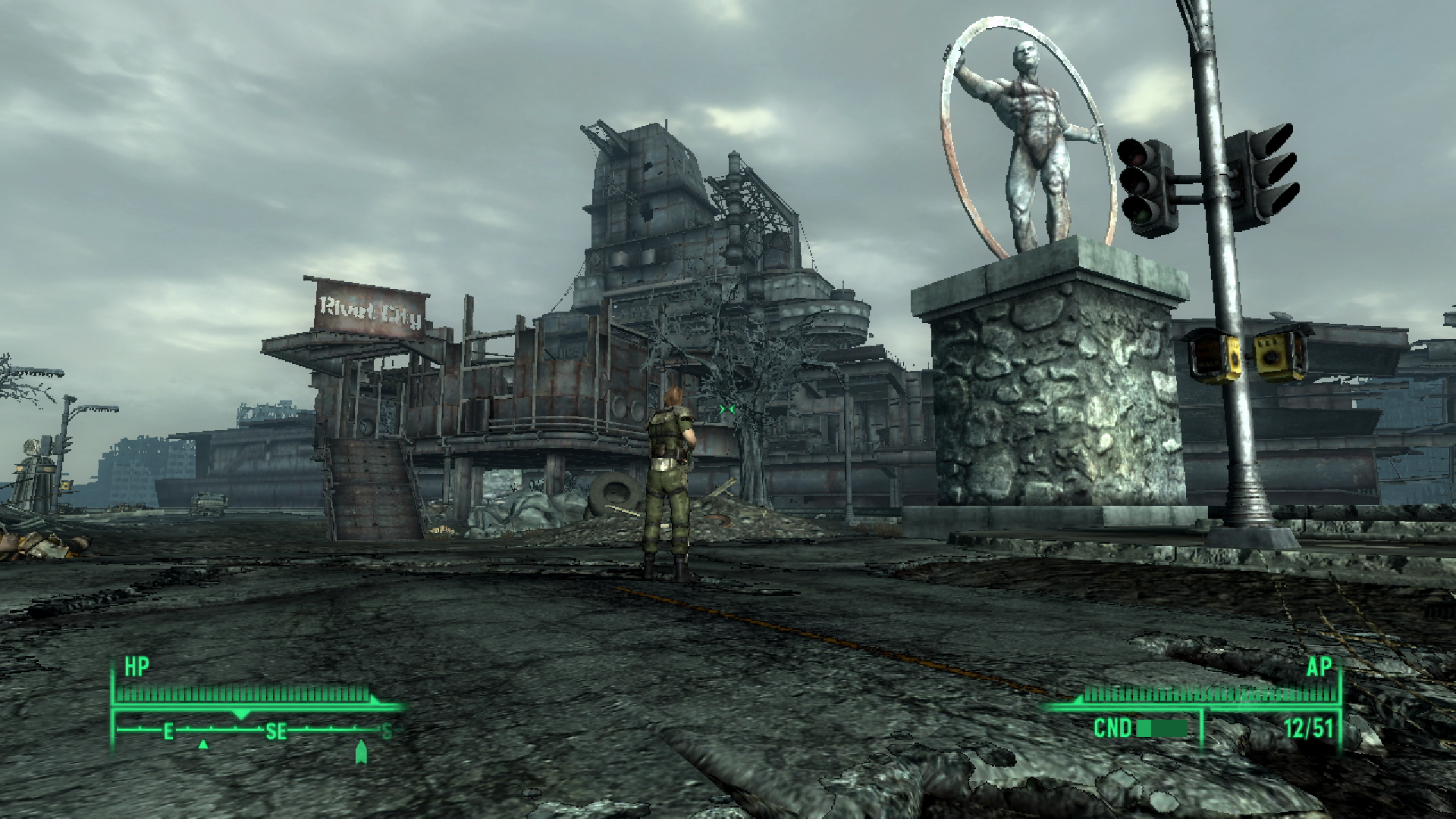Image resolution: width=1456 pixels, height=819 pixels.
Task: Select the arrow-shaped quest marker on compass
Action: point(361,752)
